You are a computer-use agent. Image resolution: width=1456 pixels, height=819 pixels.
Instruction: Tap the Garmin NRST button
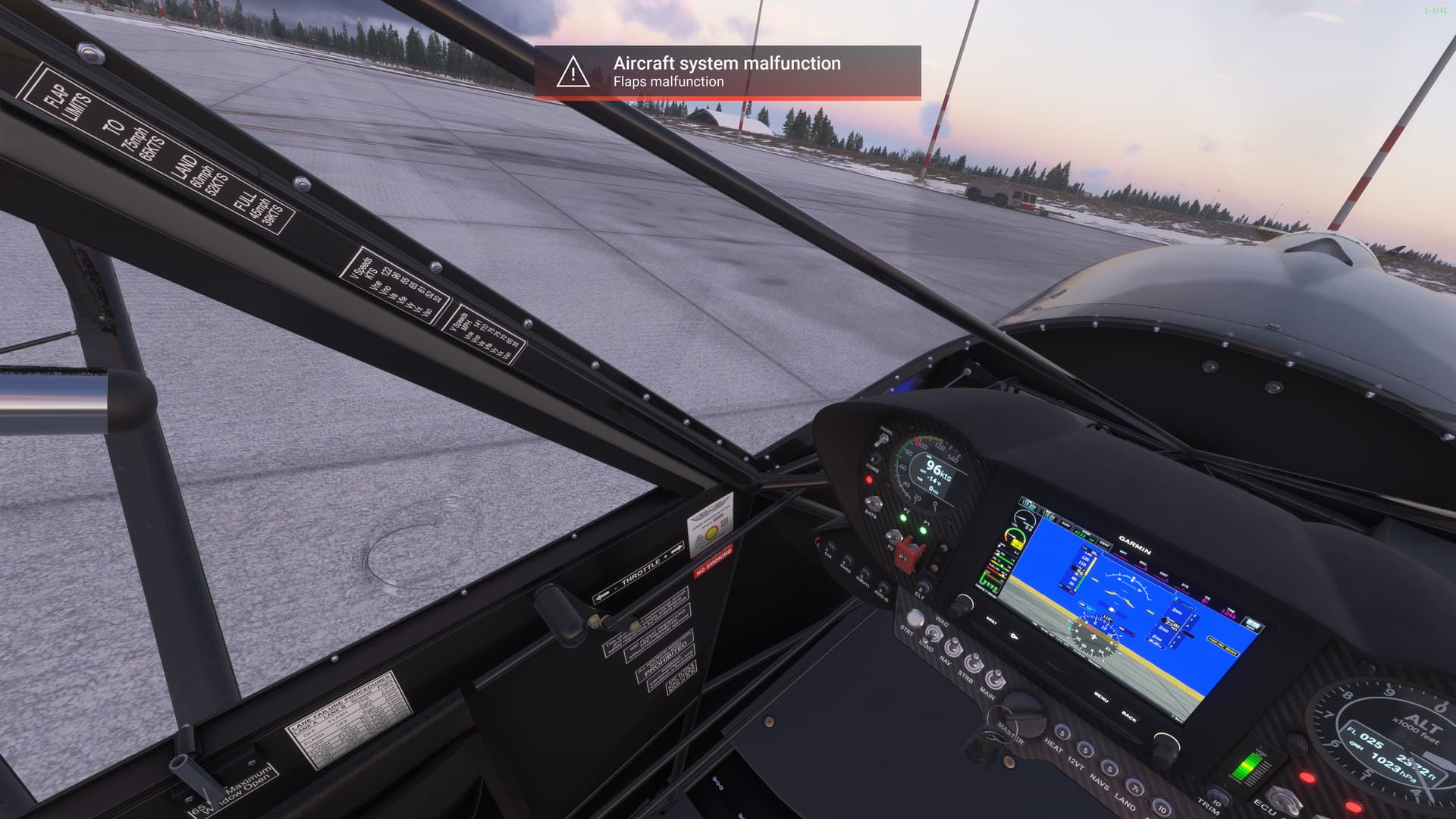991,620
